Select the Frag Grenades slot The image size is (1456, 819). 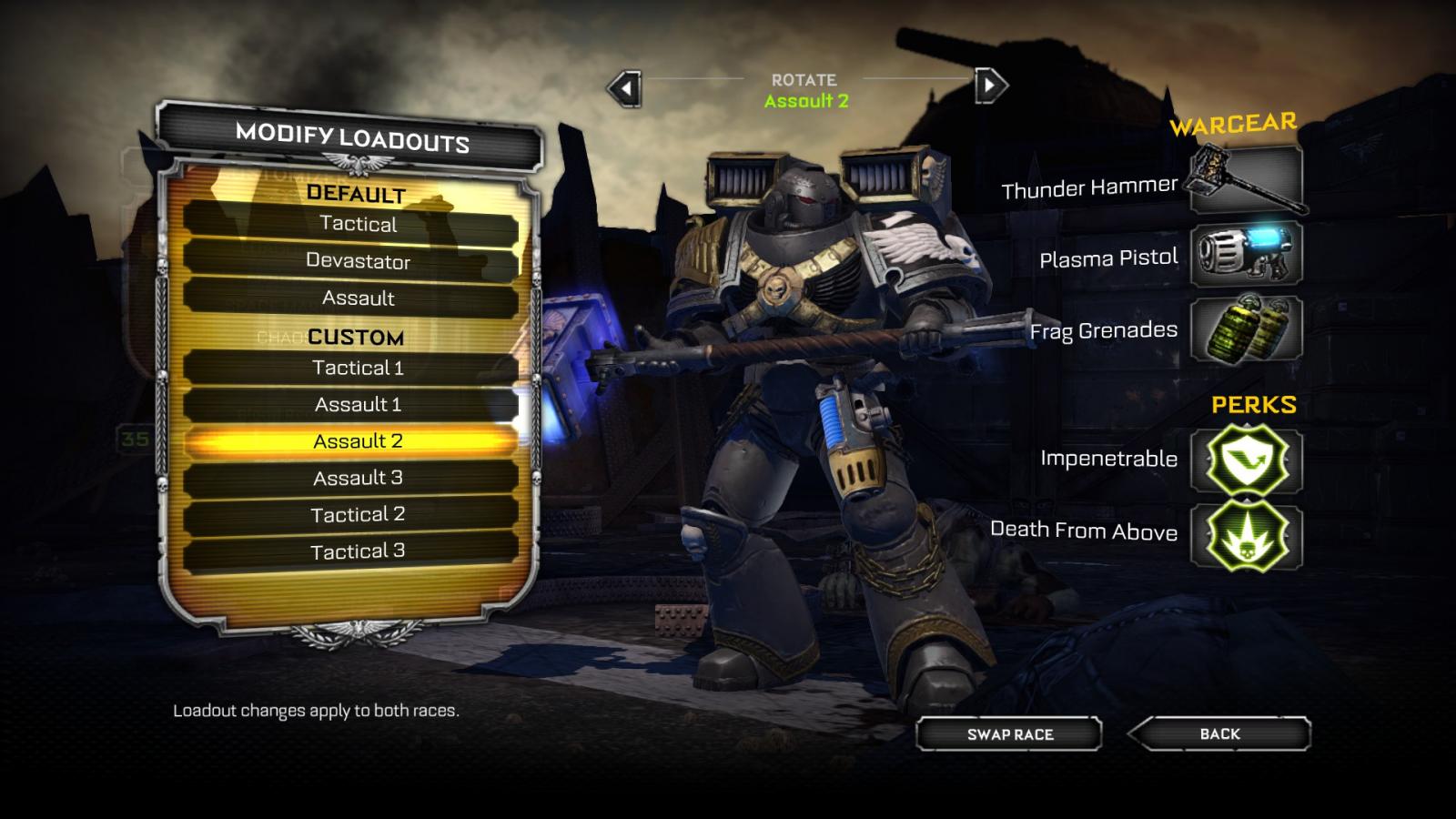tap(1246, 329)
